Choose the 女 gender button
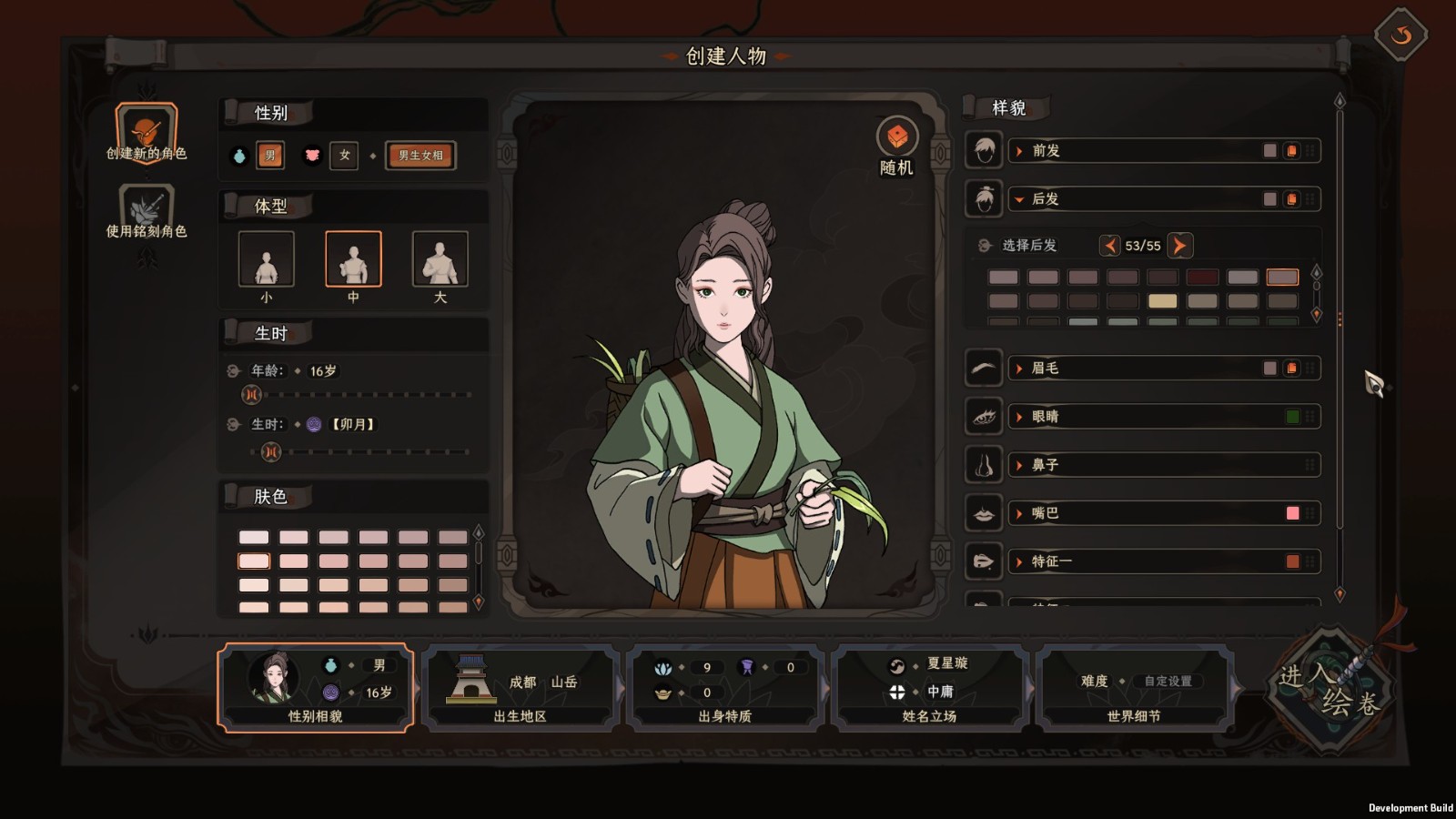 344,156
